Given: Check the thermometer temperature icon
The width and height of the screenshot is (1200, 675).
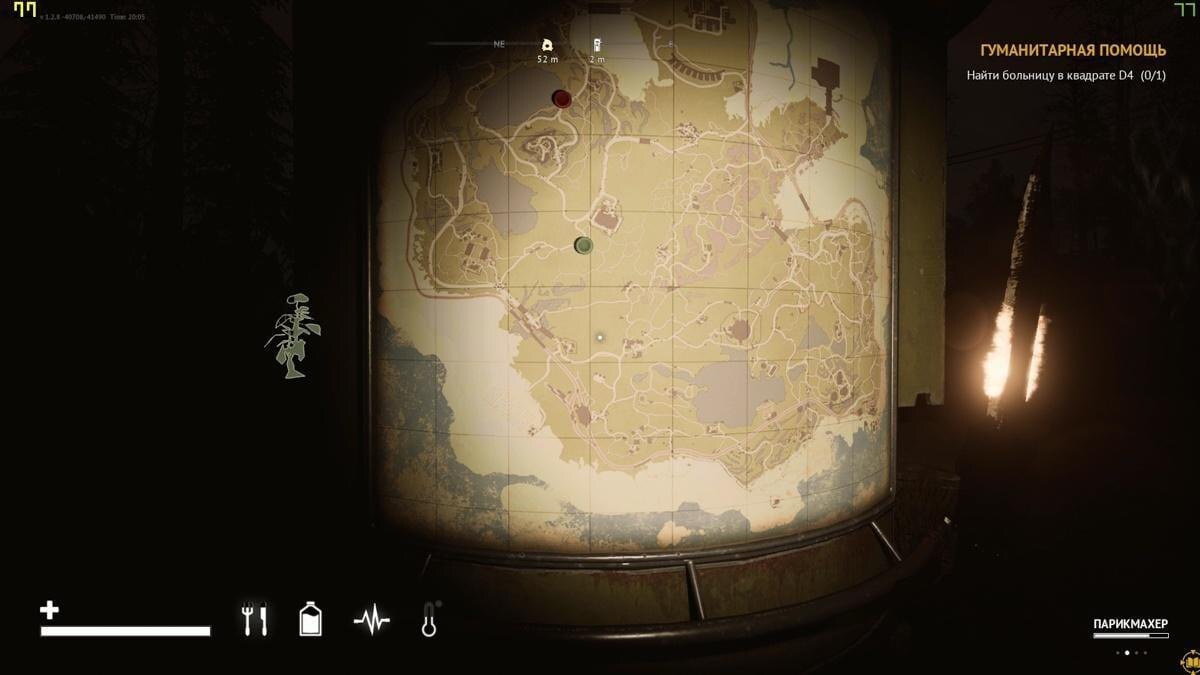Looking at the screenshot, I should [x=430, y=620].
